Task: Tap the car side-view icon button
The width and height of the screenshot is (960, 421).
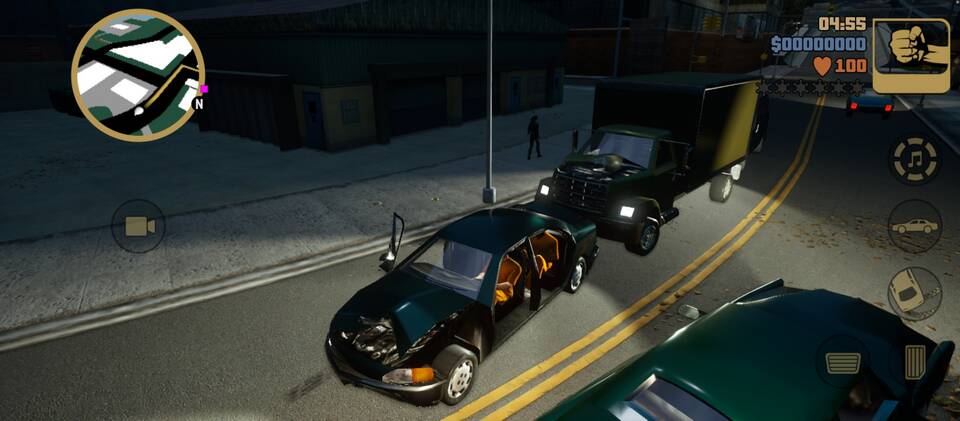Action: coord(914,226)
